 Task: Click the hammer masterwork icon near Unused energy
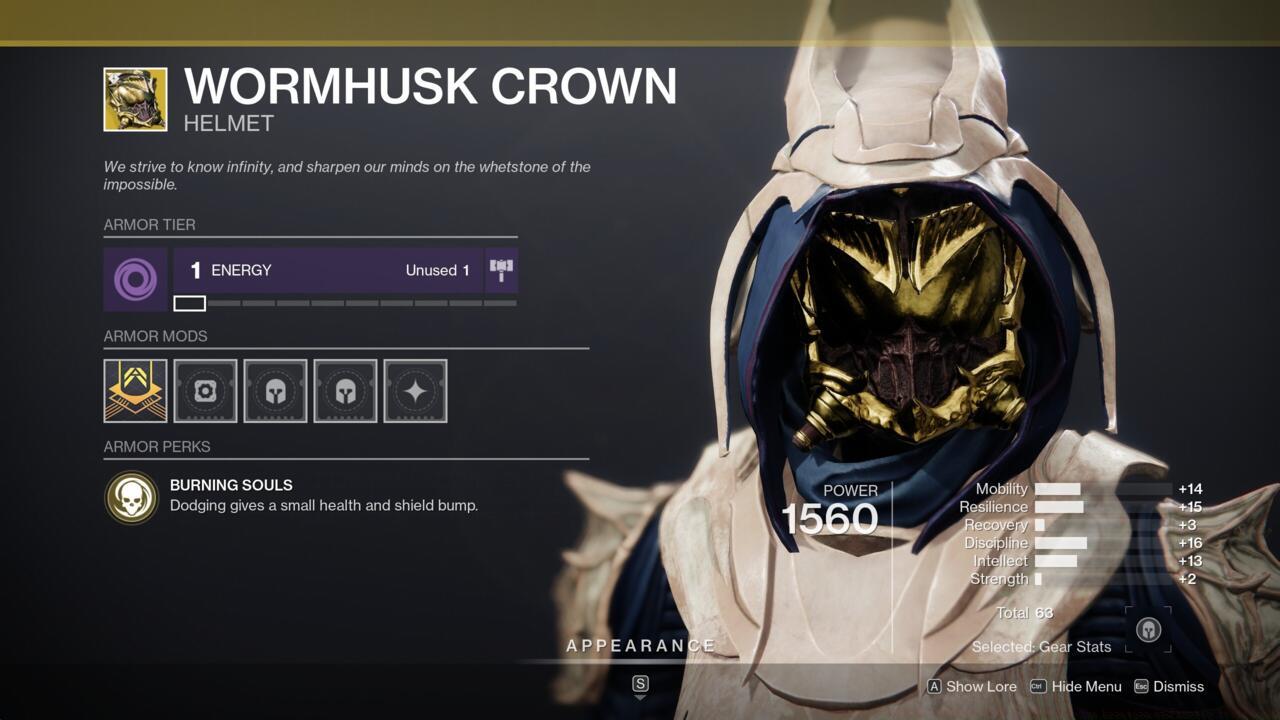(500, 269)
